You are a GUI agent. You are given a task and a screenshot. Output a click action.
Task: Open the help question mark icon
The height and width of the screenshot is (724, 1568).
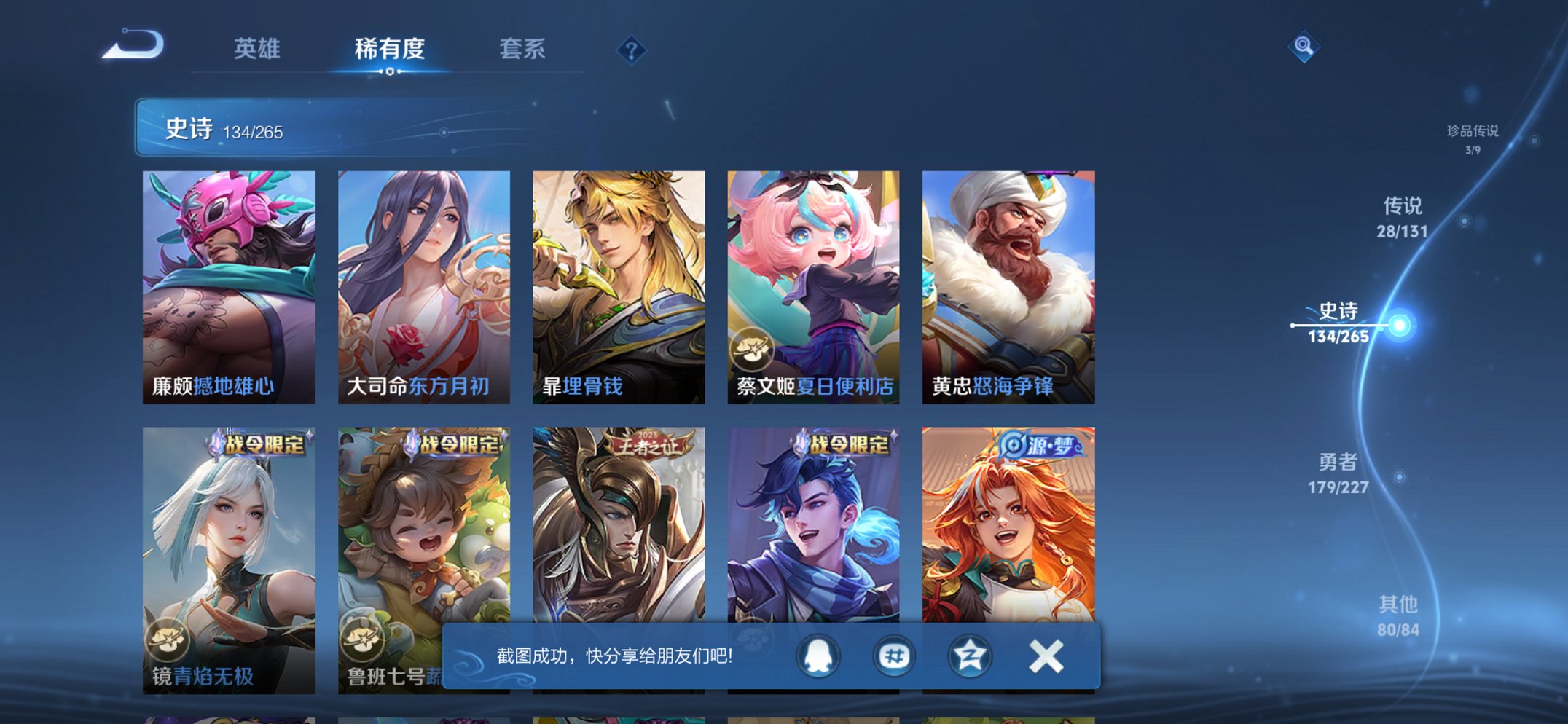[631, 50]
